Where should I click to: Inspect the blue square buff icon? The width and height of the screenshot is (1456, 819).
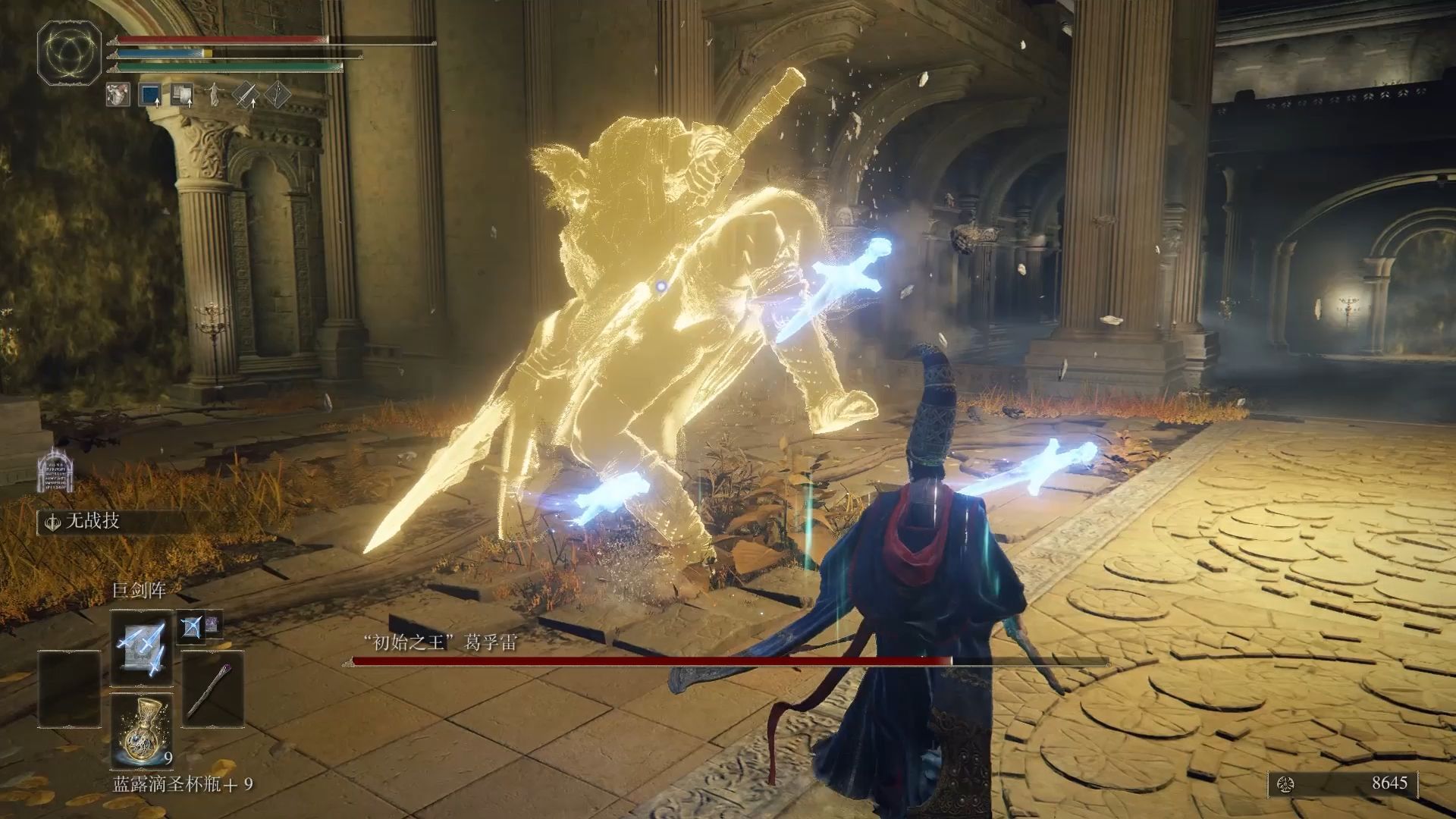point(150,95)
